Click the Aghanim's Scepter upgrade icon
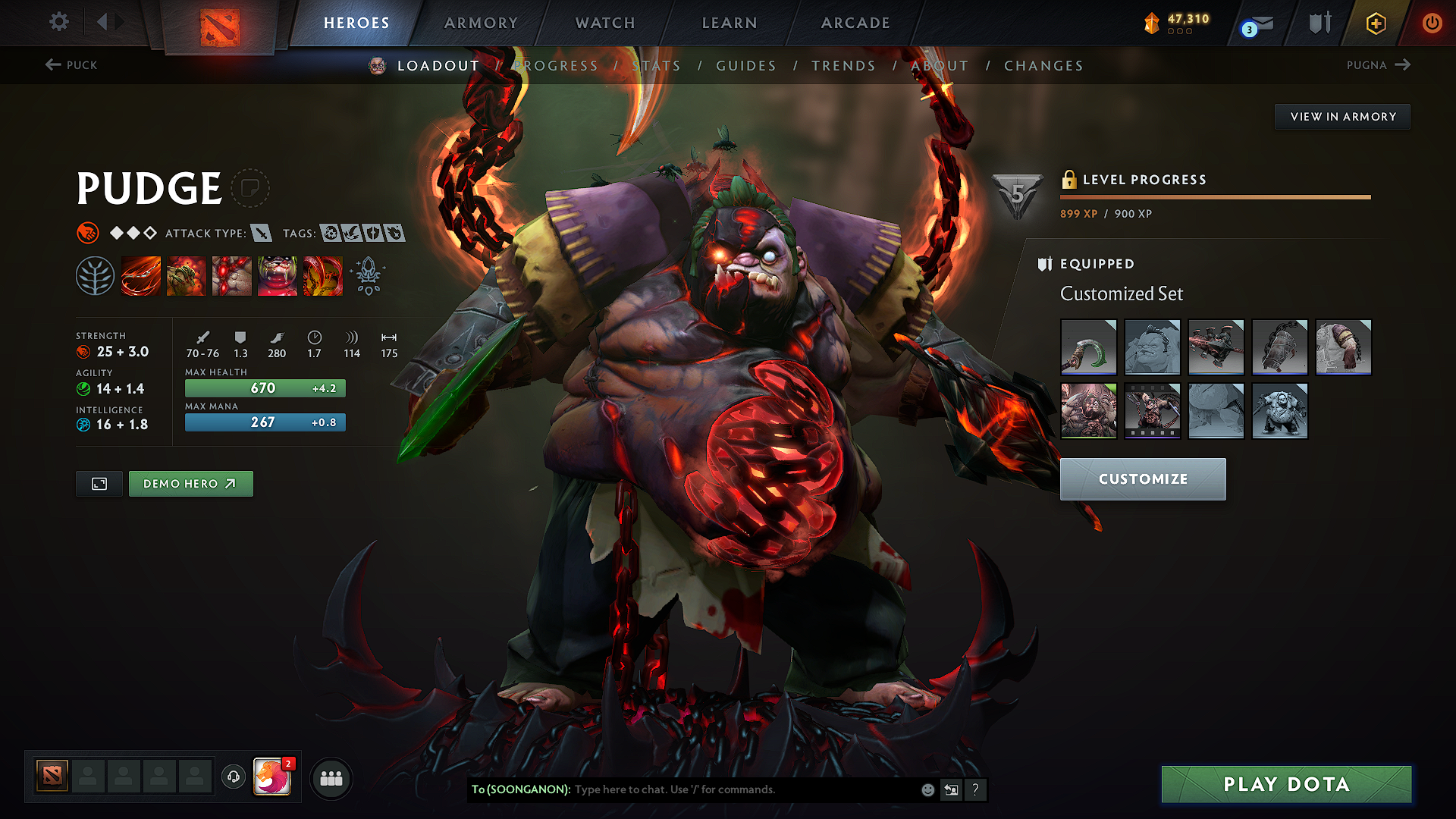This screenshot has width=1456, height=819. 369,276
